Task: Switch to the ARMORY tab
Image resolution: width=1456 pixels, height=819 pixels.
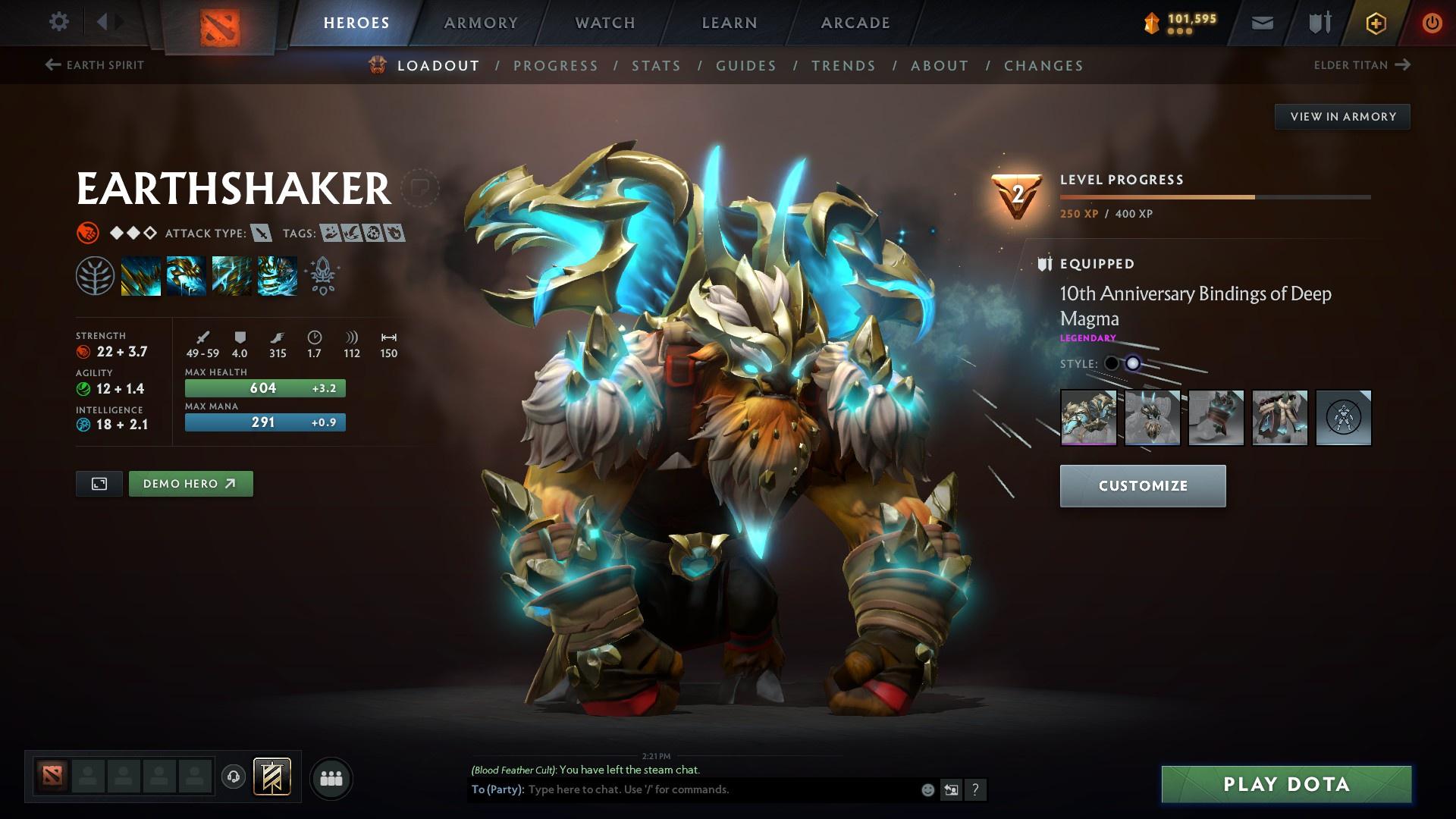Action: pos(480,23)
